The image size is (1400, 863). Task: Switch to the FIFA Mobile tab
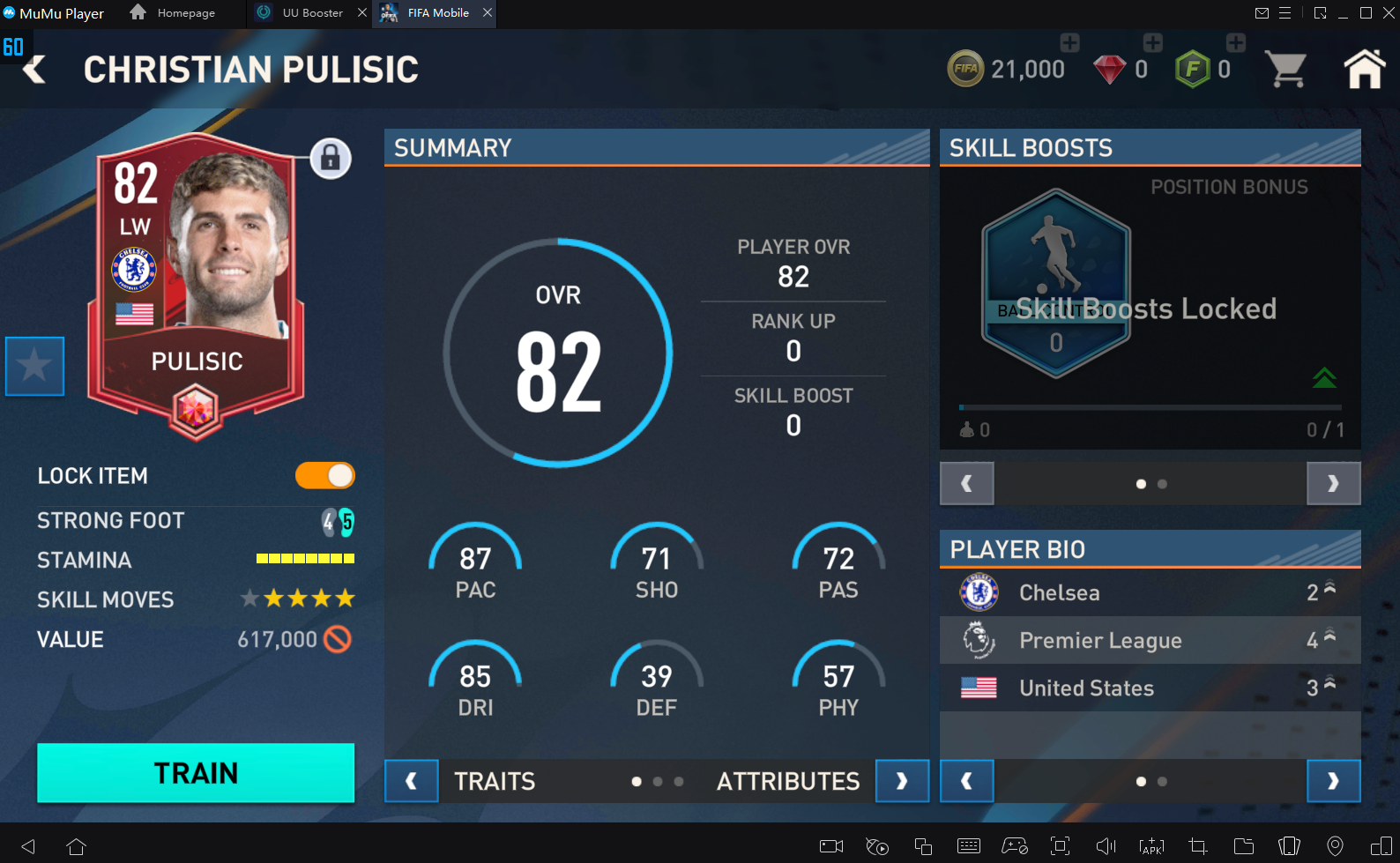pos(434,13)
